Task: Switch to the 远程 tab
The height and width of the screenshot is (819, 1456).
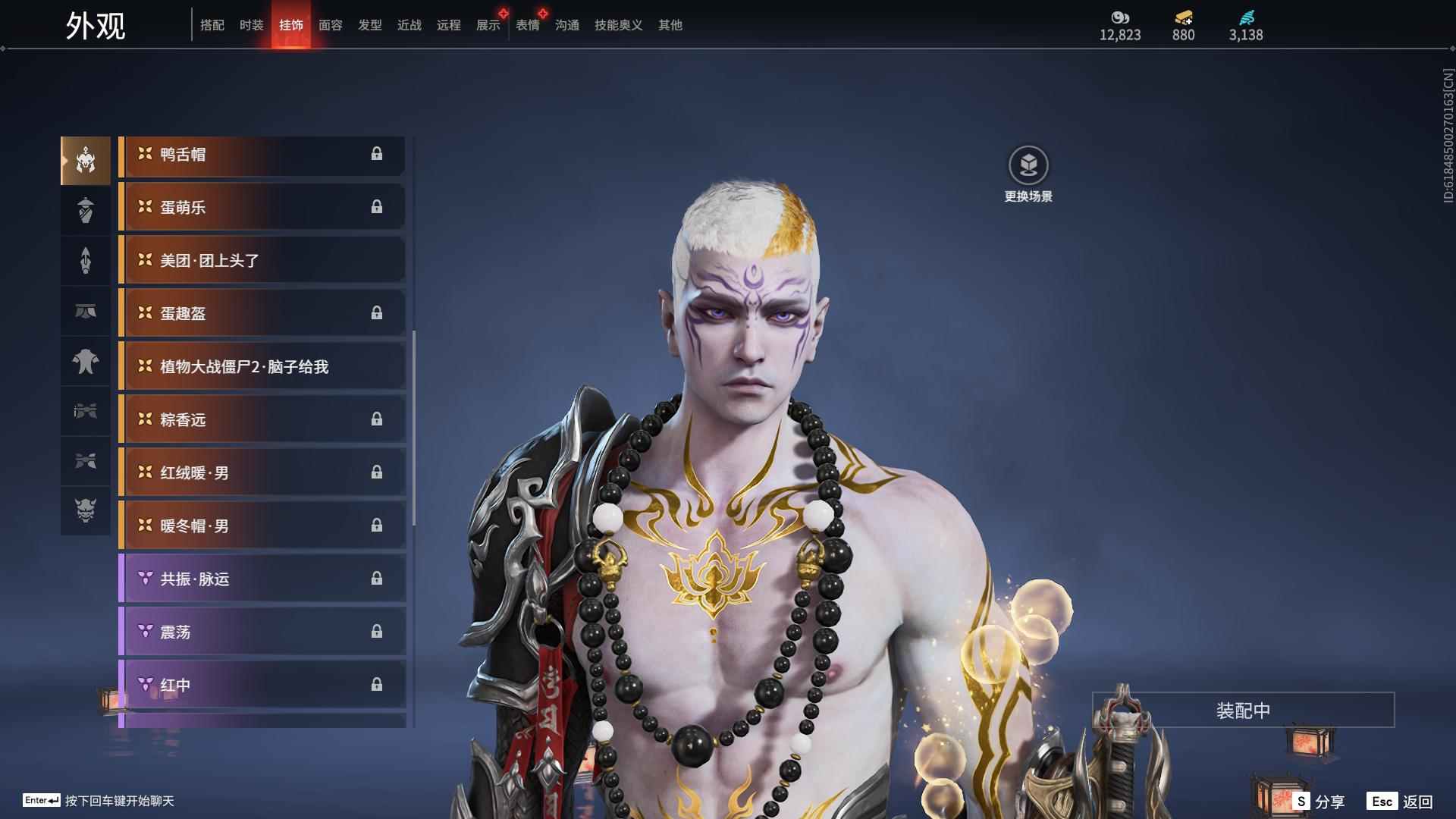Action: click(x=448, y=25)
